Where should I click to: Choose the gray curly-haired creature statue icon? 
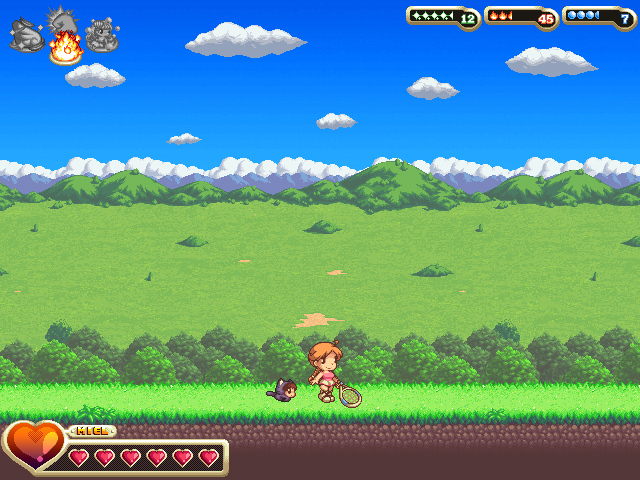[x=102, y=36]
